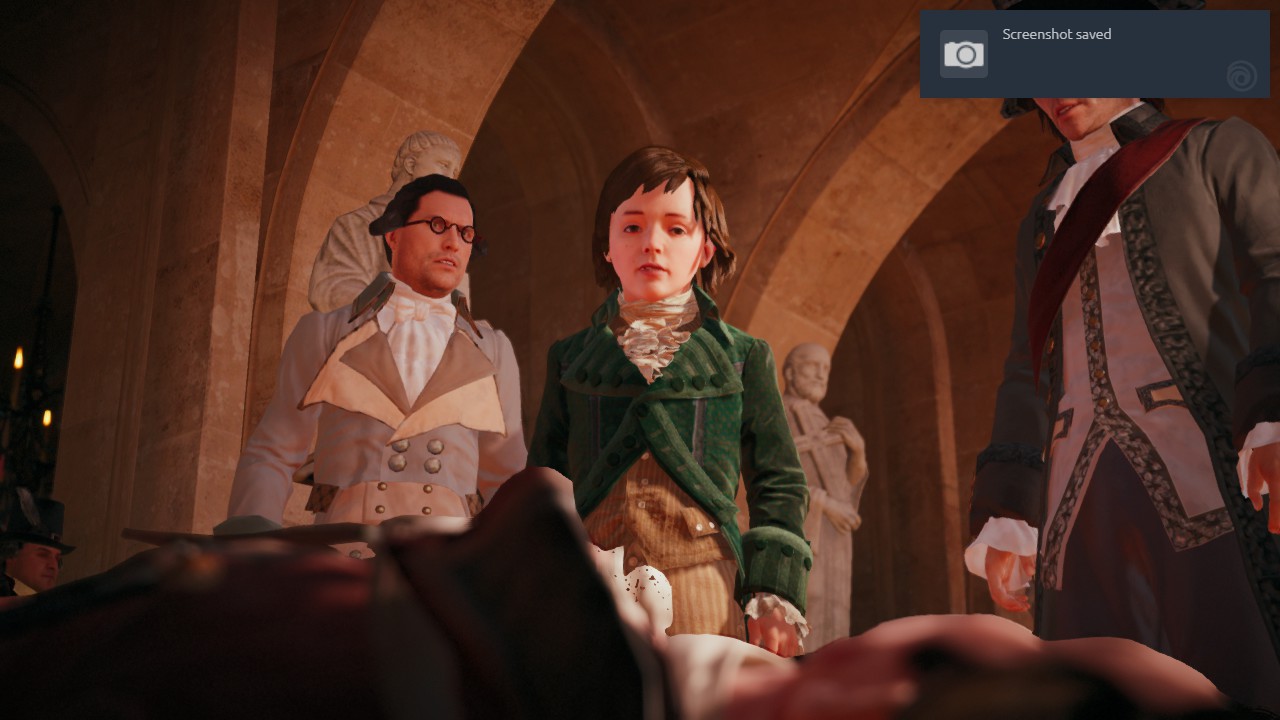Click the Screenshot saved text label
Image resolution: width=1280 pixels, height=720 pixels.
pyautogui.click(x=1056, y=34)
